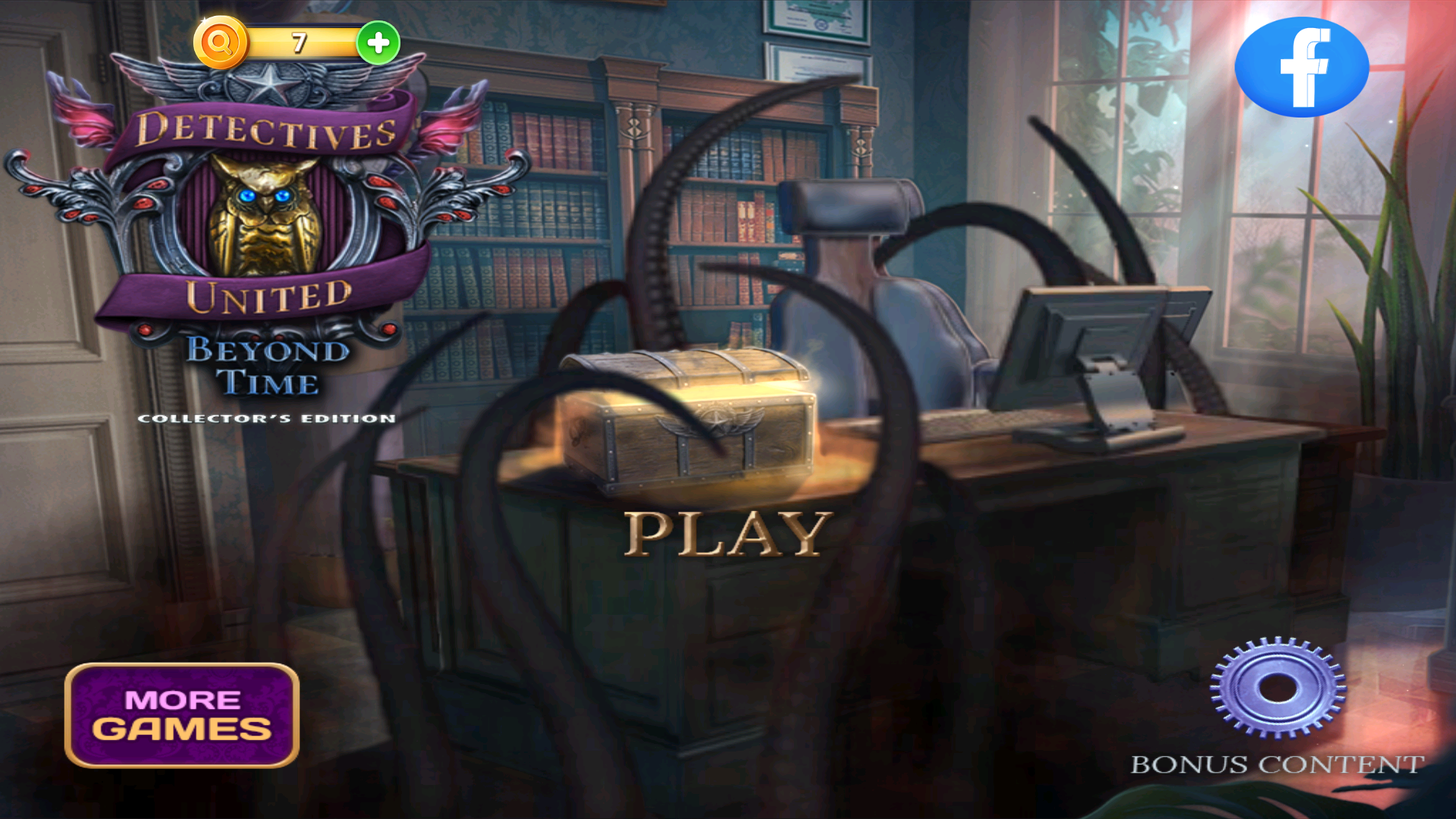The width and height of the screenshot is (1456, 819).
Task: Open the Facebook page link
Action: click(1301, 67)
